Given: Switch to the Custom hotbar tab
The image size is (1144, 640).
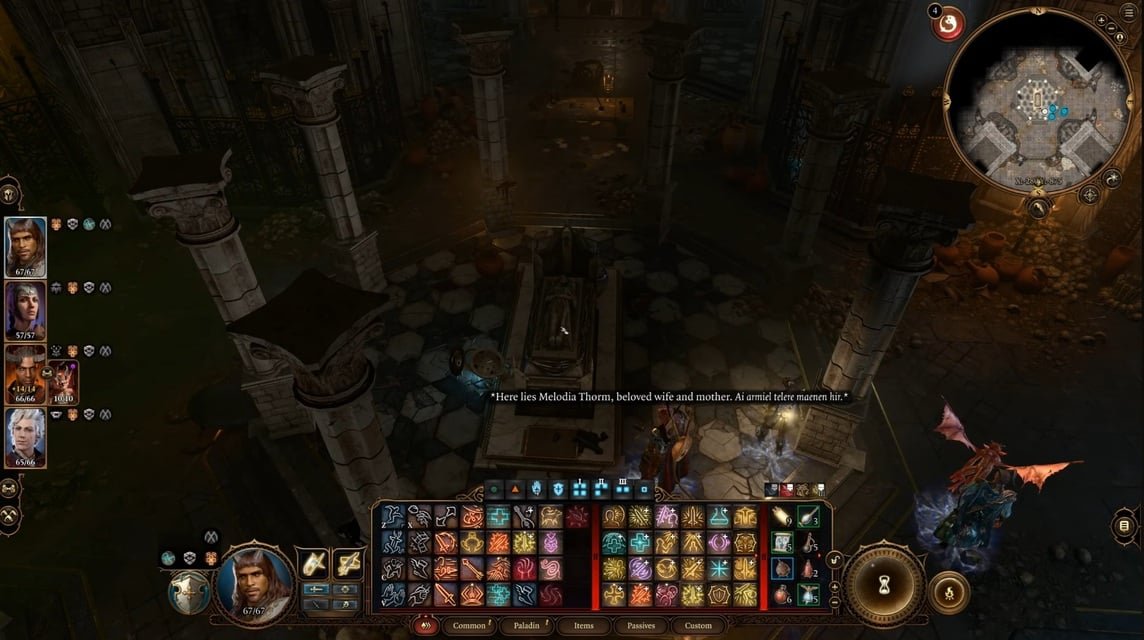Looking at the screenshot, I should (698, 626).
